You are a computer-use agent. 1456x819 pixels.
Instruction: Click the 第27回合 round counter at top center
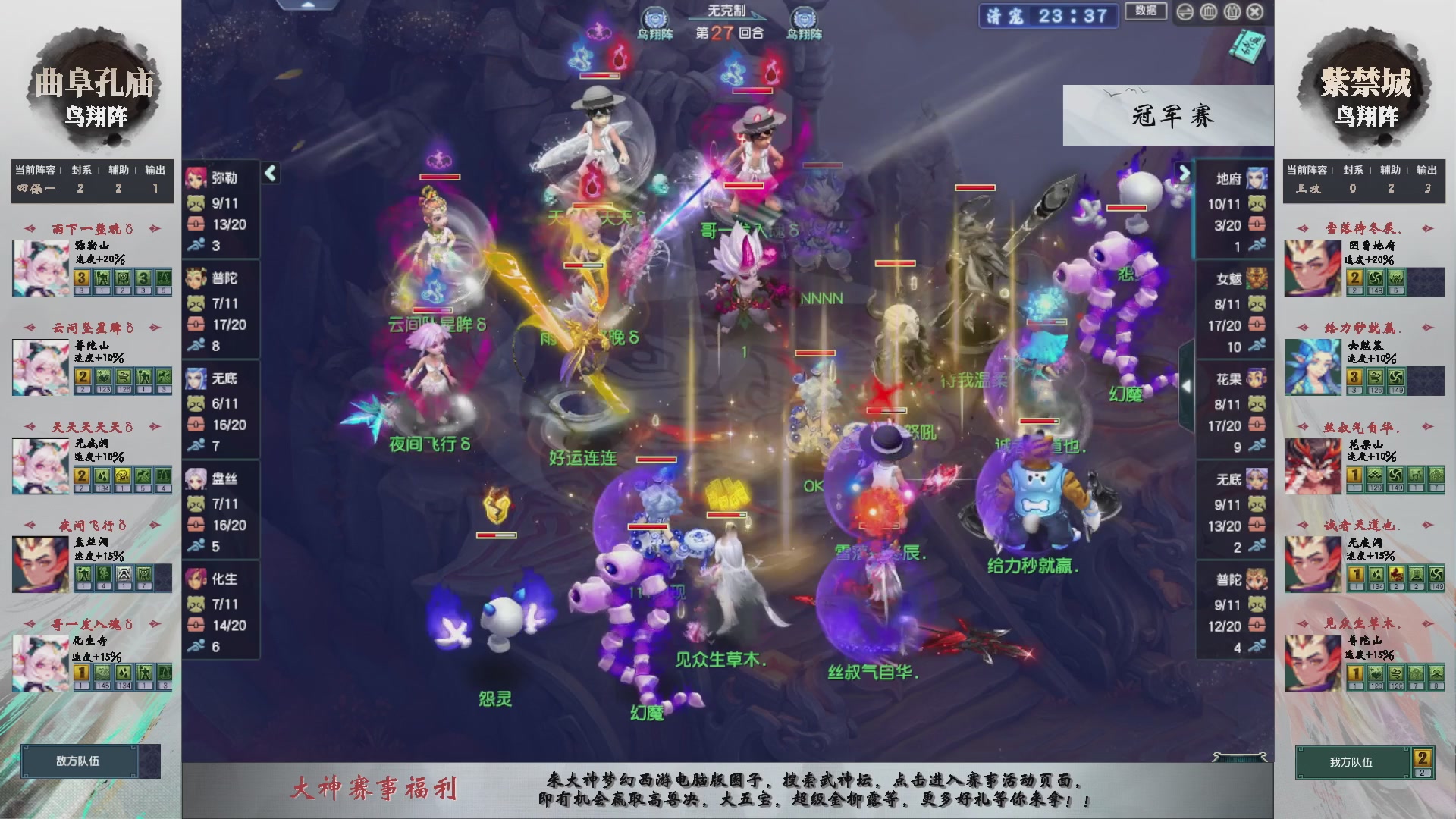(730, 33)
